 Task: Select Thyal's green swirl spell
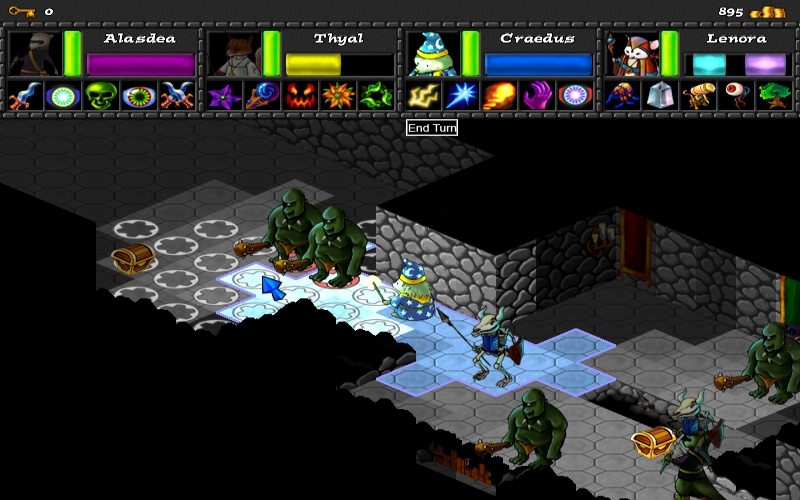[x=374, y=96]
